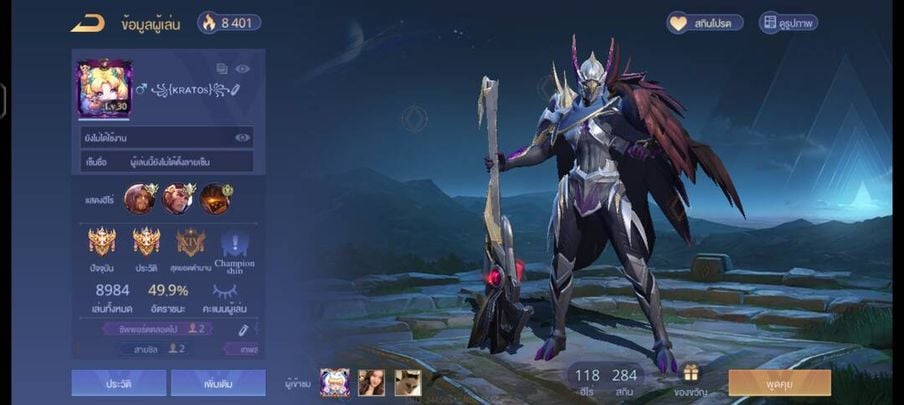Click the Championship badge icon
The image size is (904, 405).
(x=234, y=244)
